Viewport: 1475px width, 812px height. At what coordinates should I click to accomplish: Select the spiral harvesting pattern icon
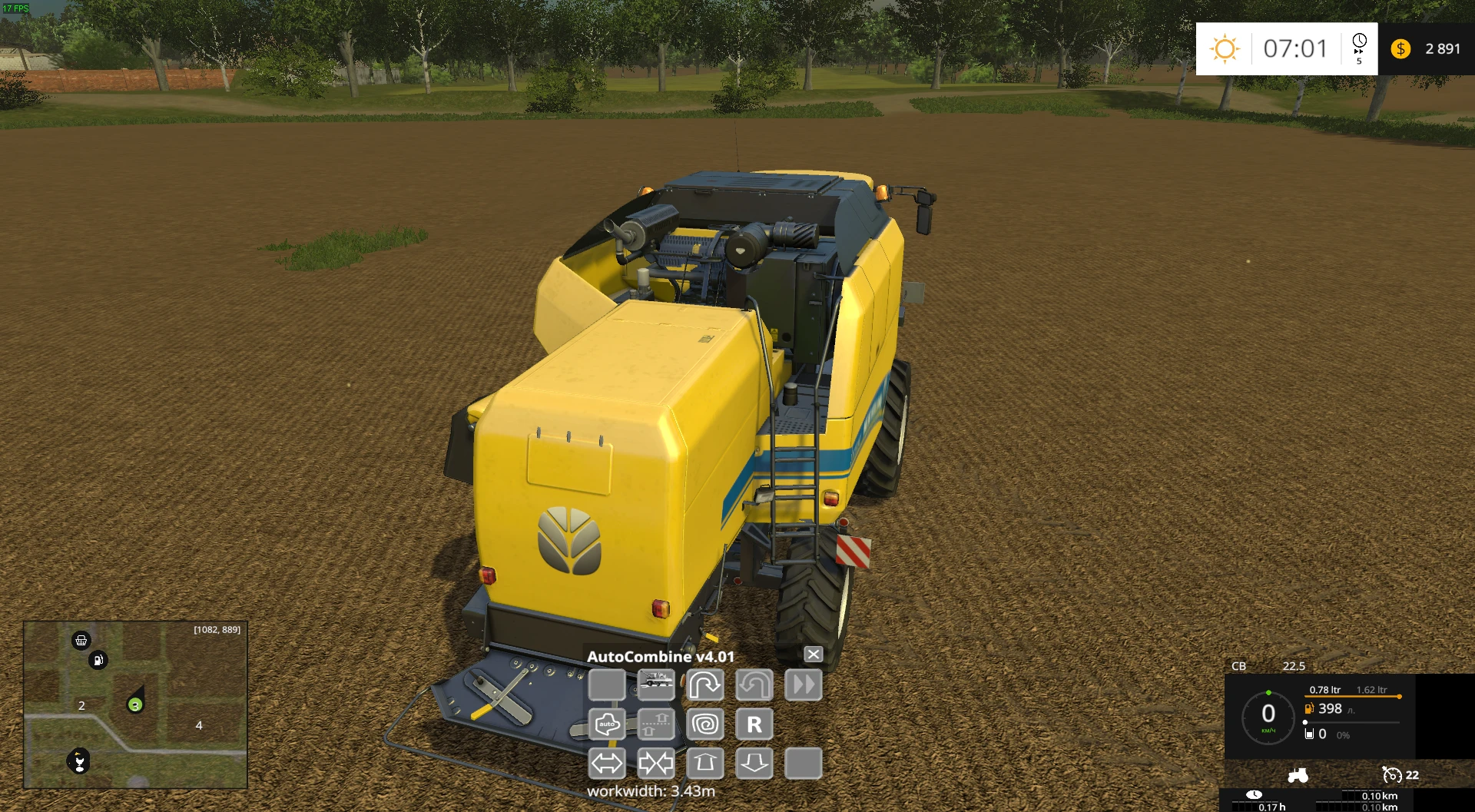(705, 724)
